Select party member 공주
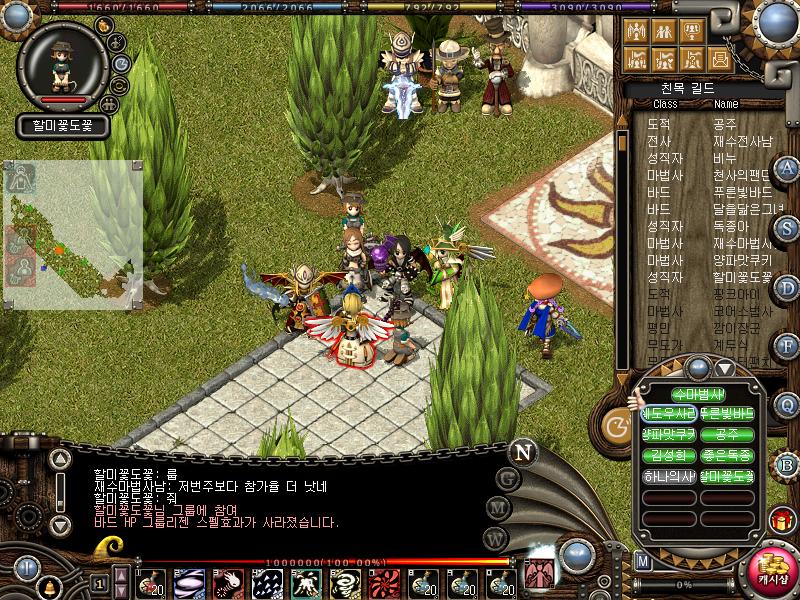 [727, 435]
